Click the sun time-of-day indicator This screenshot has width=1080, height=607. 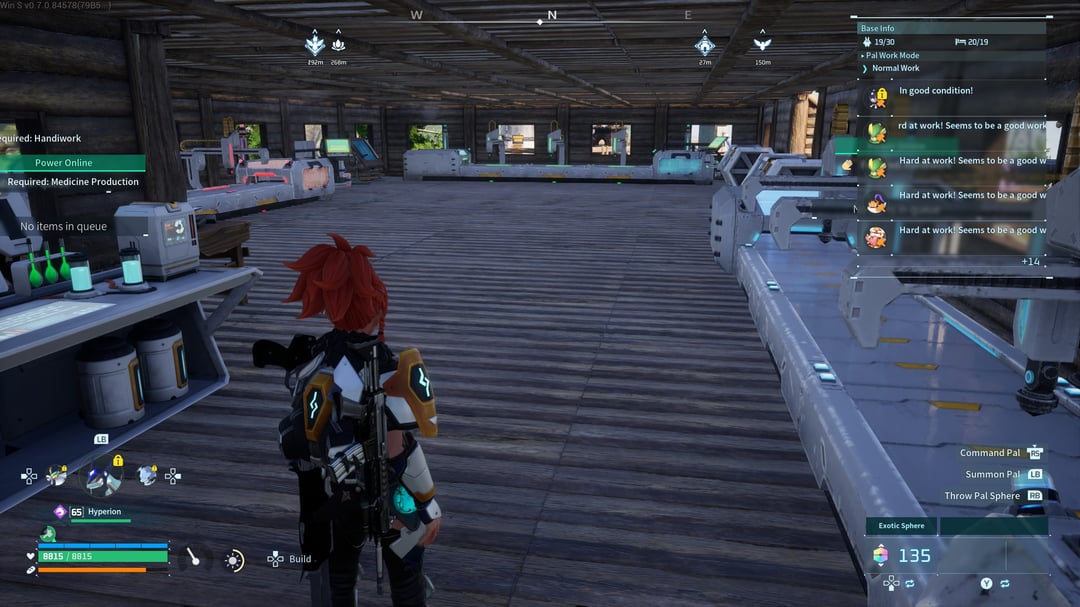point(234,560)
